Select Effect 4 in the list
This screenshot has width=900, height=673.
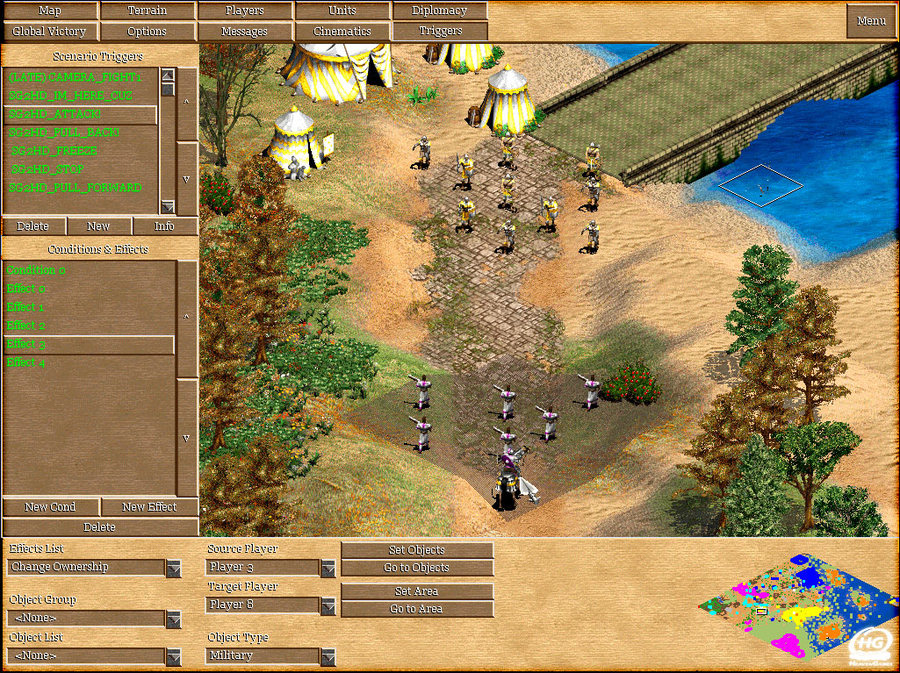(26, 362)
